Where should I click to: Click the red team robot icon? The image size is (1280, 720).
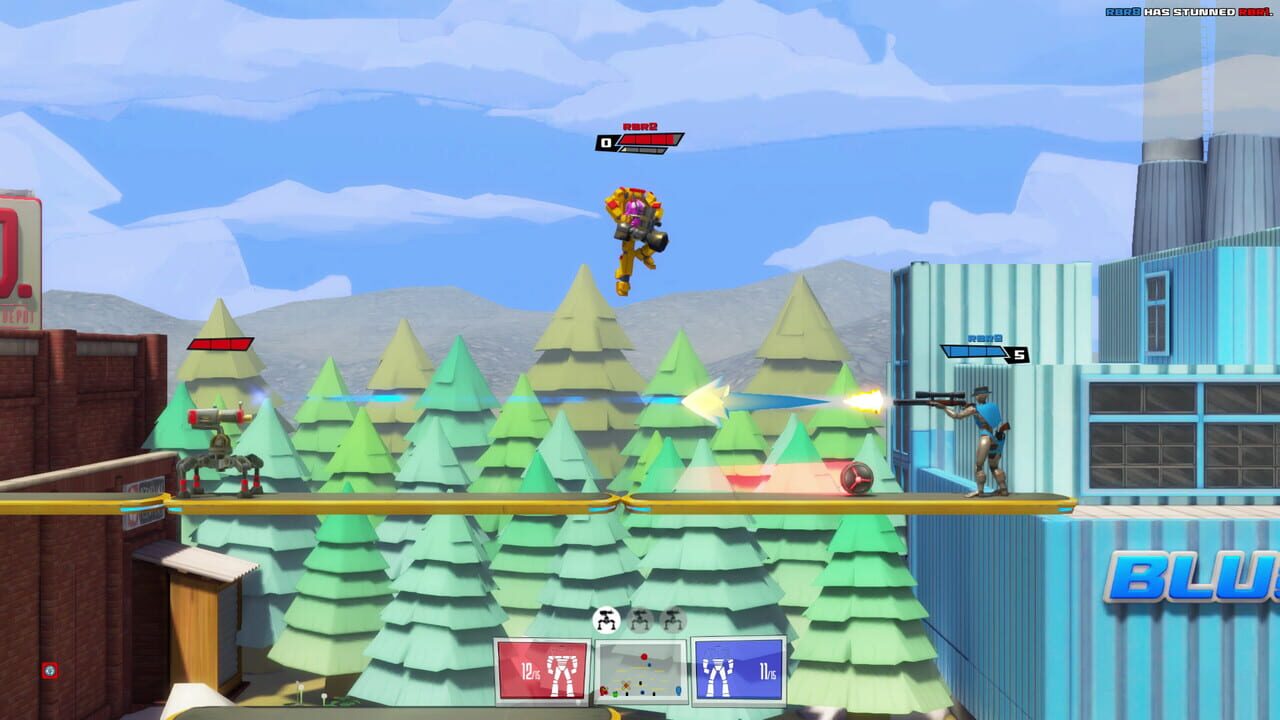coord(560,675)
